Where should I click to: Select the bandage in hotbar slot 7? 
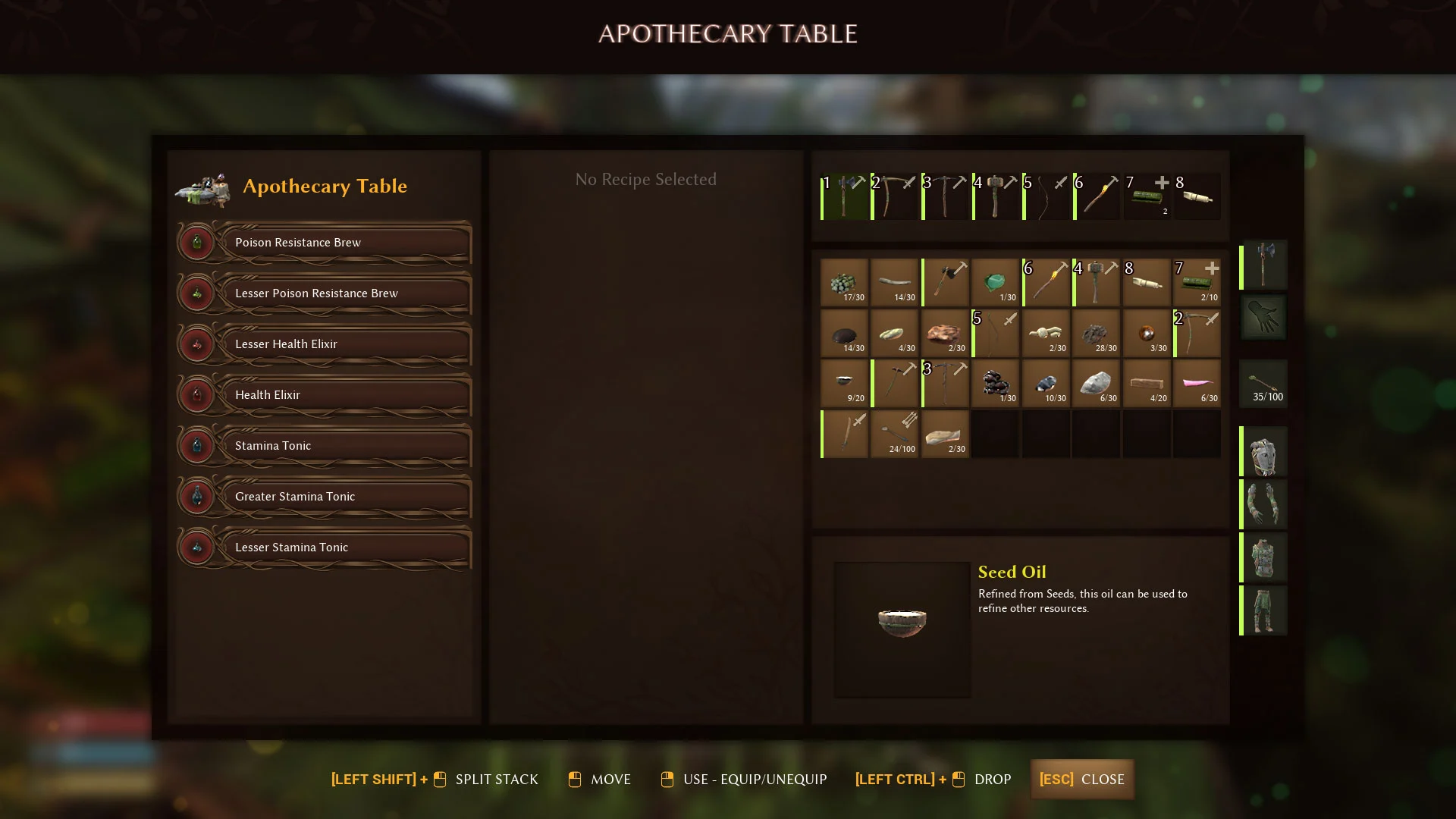tap(1147, 196)
